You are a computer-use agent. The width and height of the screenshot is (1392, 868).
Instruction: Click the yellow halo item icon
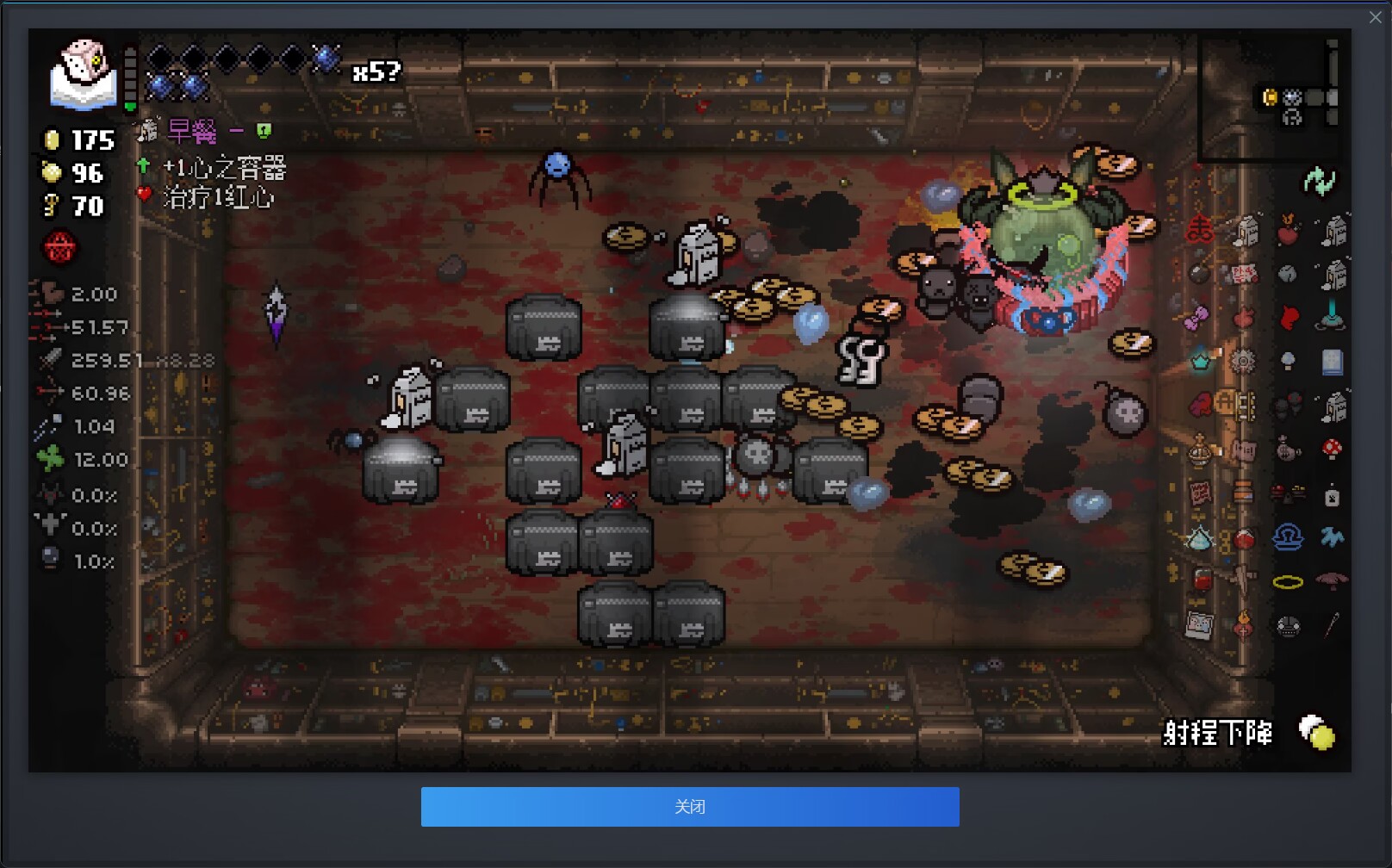1288,583
